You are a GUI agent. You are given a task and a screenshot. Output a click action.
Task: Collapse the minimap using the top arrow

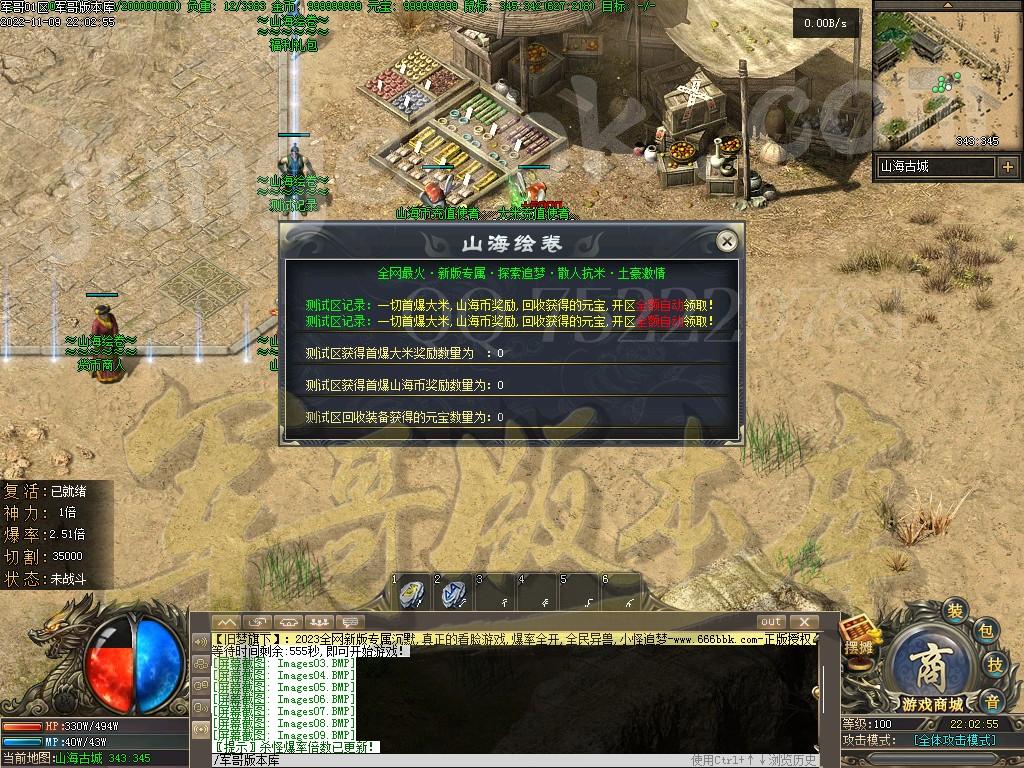pos(946,5)
